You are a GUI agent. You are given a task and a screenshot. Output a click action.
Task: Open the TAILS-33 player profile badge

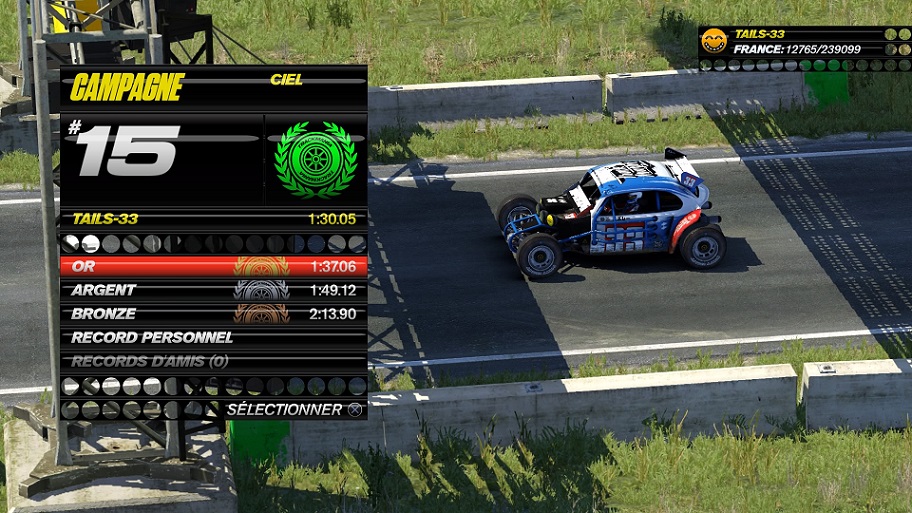pyautogui.click(x=713, y=41)
